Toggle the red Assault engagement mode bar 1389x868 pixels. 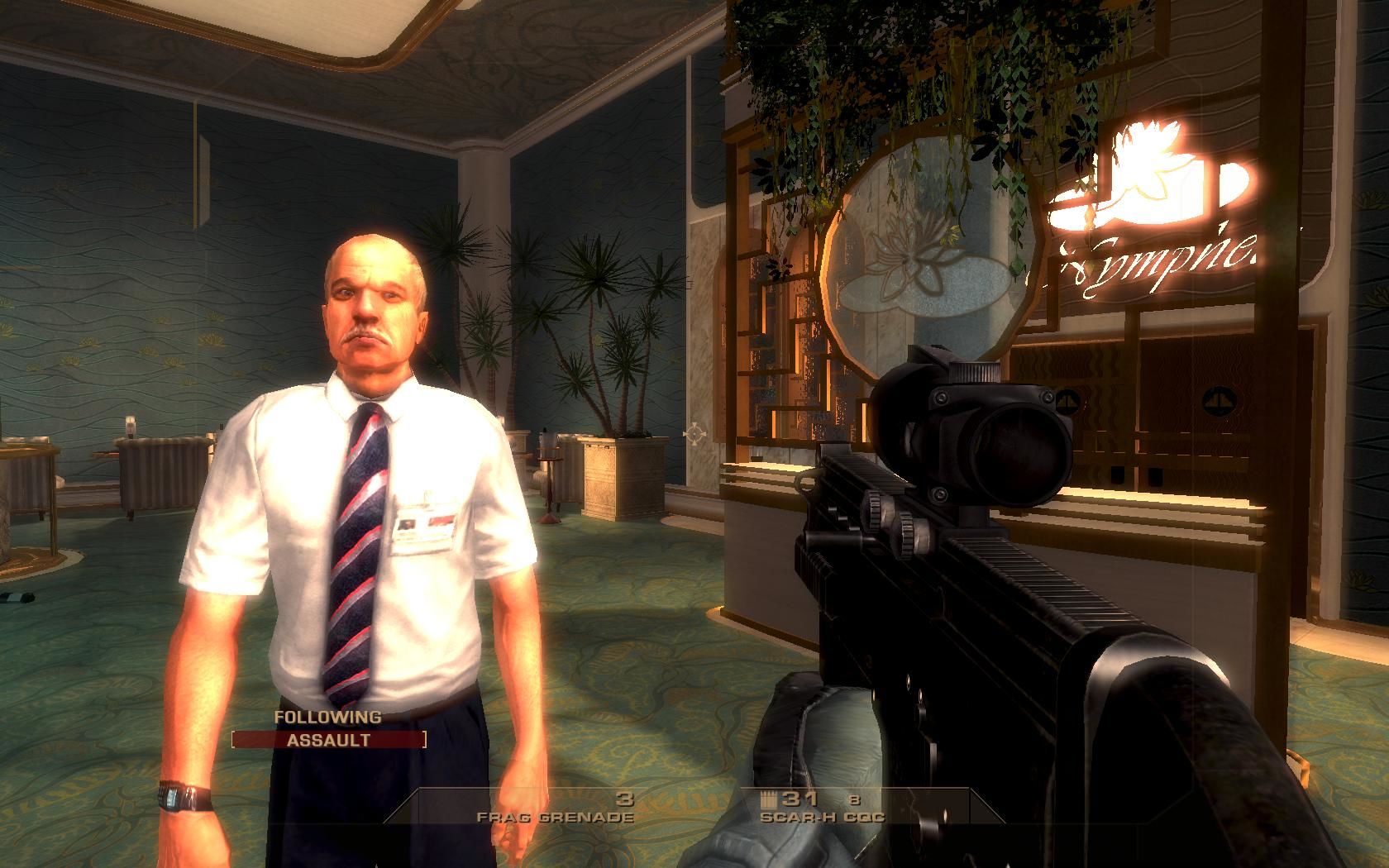[328, 740]
